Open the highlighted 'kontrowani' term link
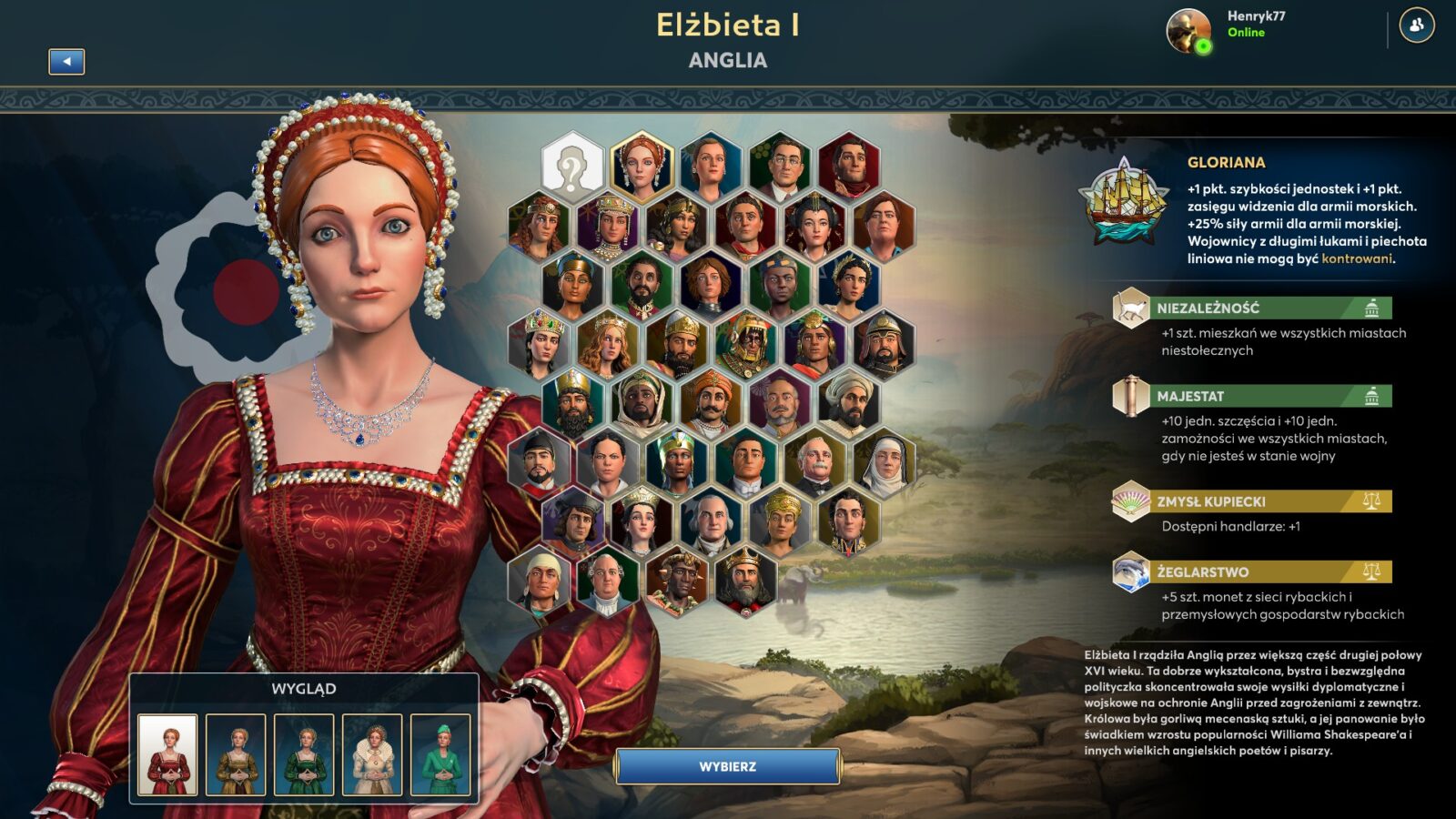This screenshot has height=819, width=1456. point(1356,258)
